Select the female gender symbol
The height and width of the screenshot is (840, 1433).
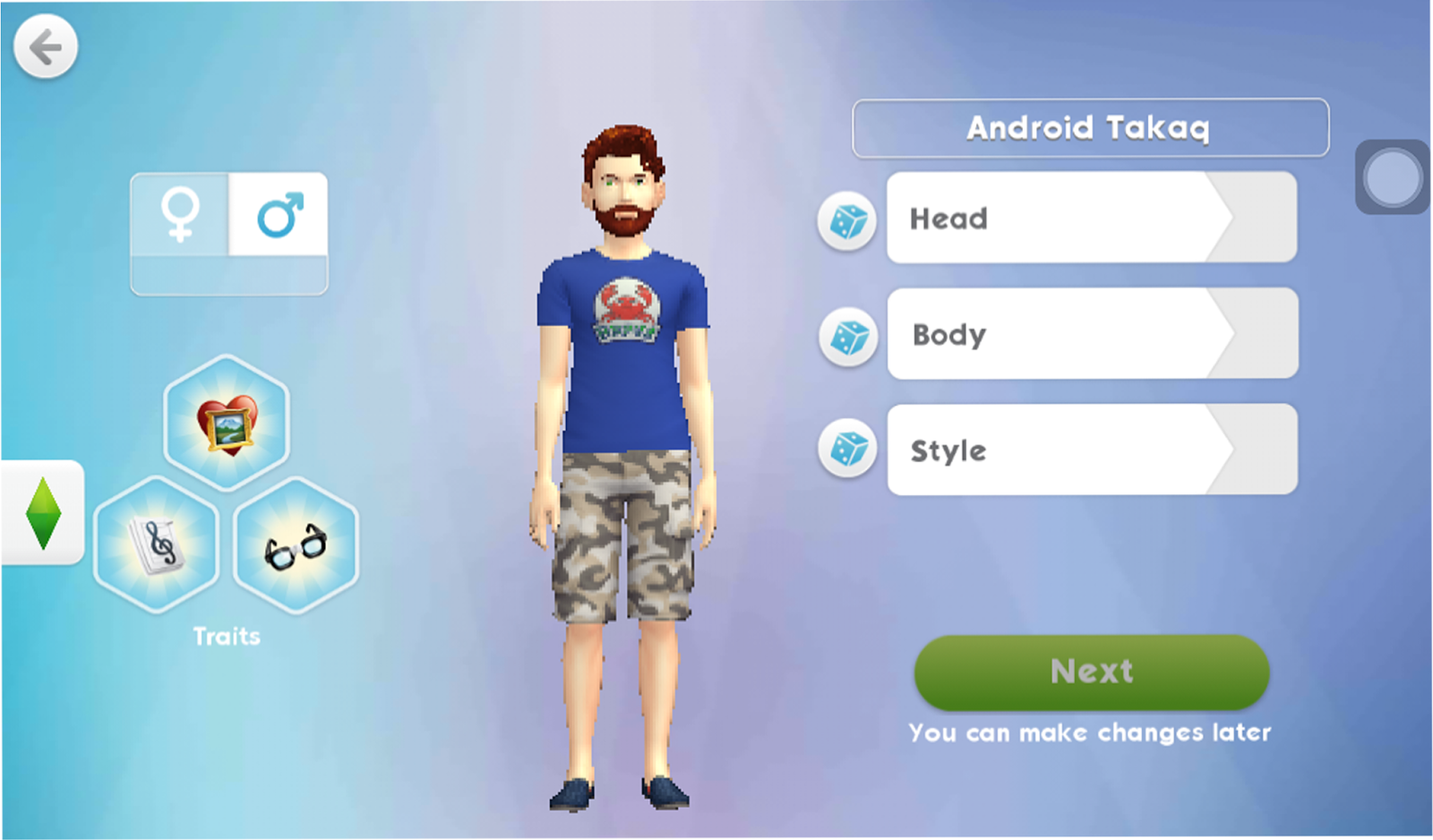click(182, 214)
